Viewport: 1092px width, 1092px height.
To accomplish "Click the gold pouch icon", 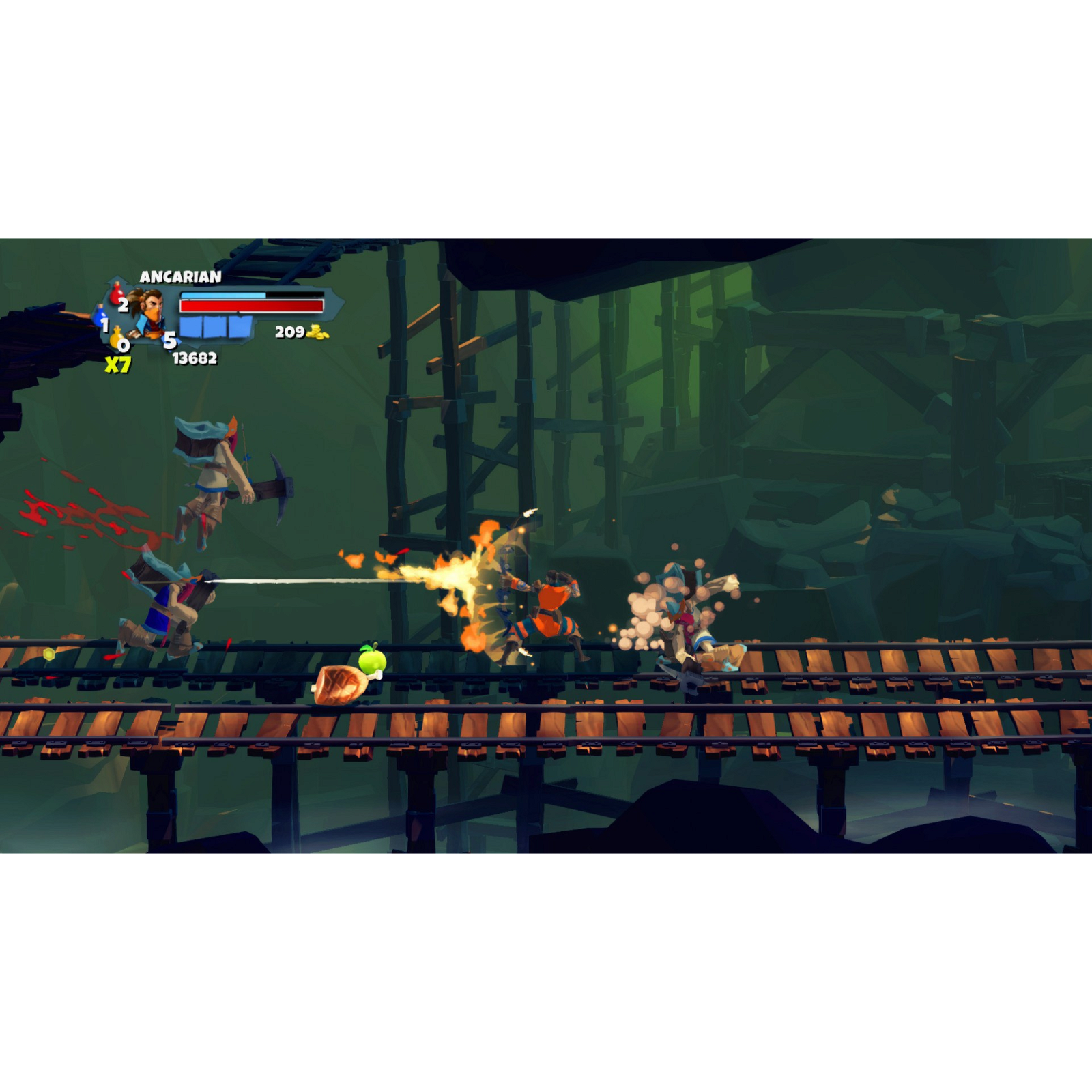I will tap(115, 336).
